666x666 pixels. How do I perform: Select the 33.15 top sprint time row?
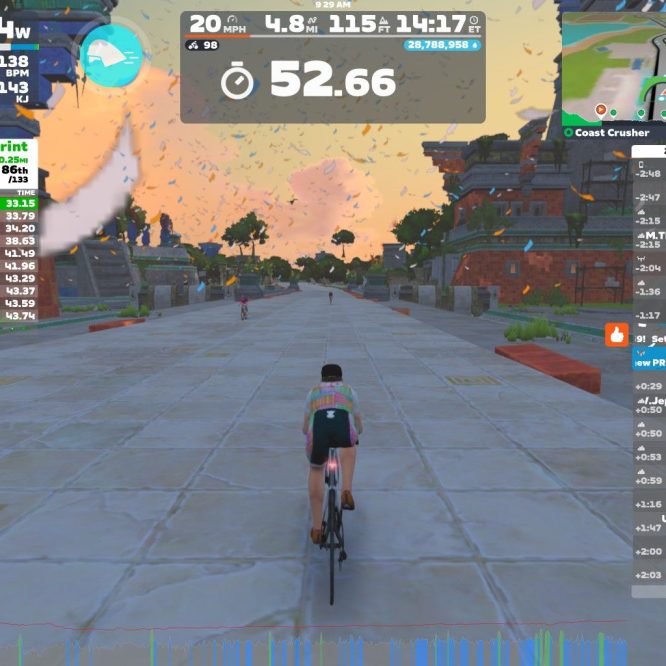pyautogui.click(x=20, y=203)
